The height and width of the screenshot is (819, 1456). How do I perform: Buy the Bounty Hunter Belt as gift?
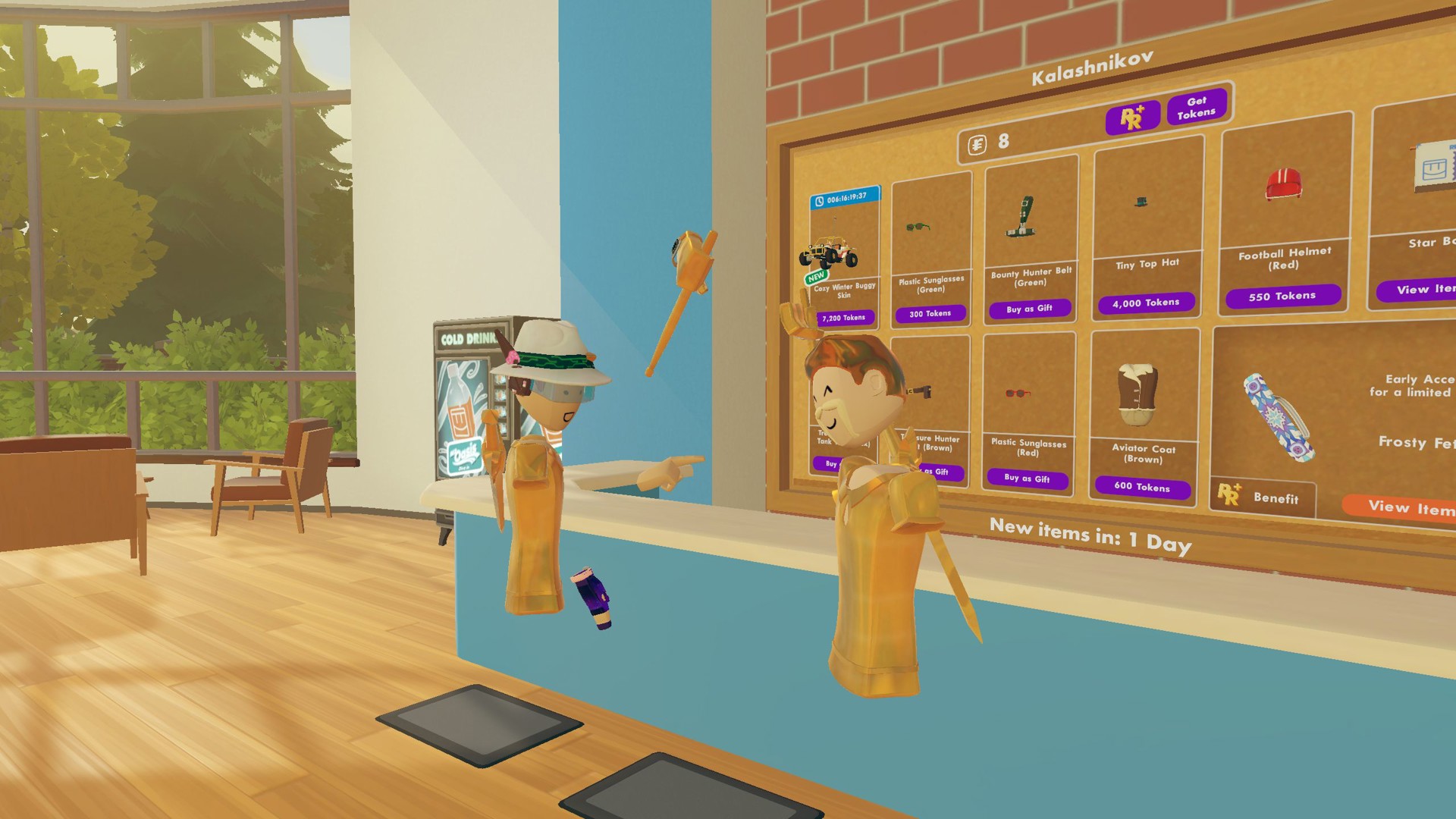point(1029,309)
